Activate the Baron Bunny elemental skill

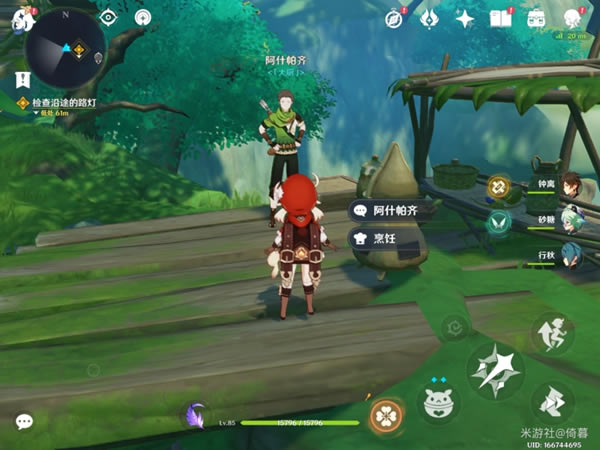(437, 401)
